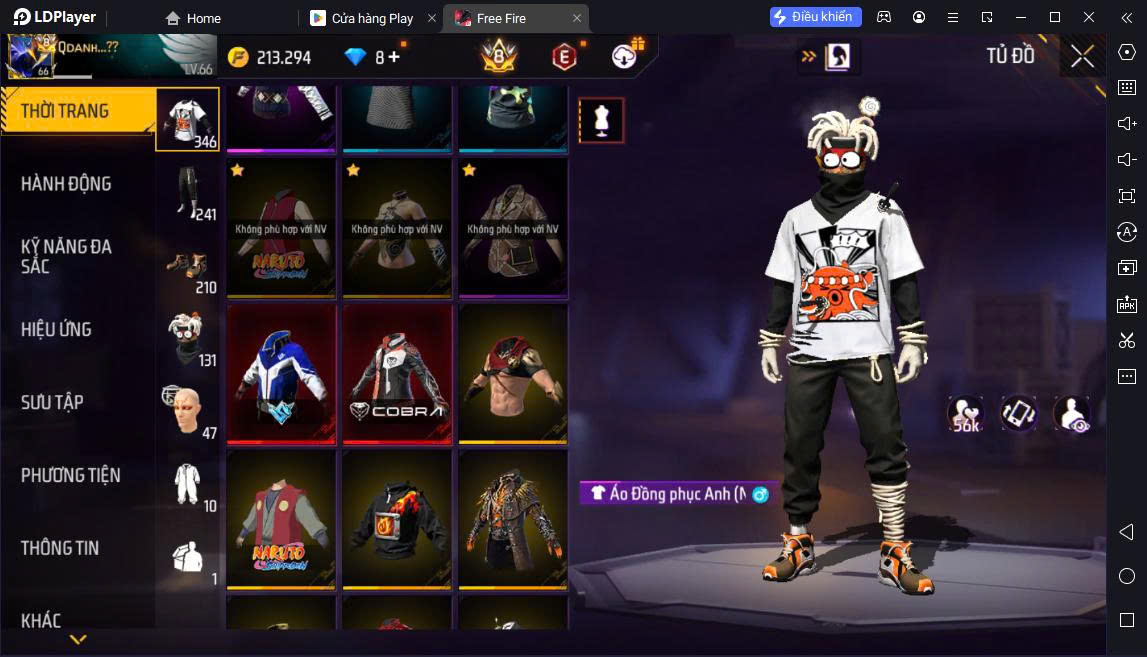Open the red E hexagon badge
1147x657 pixels.
tap(564, 57)
